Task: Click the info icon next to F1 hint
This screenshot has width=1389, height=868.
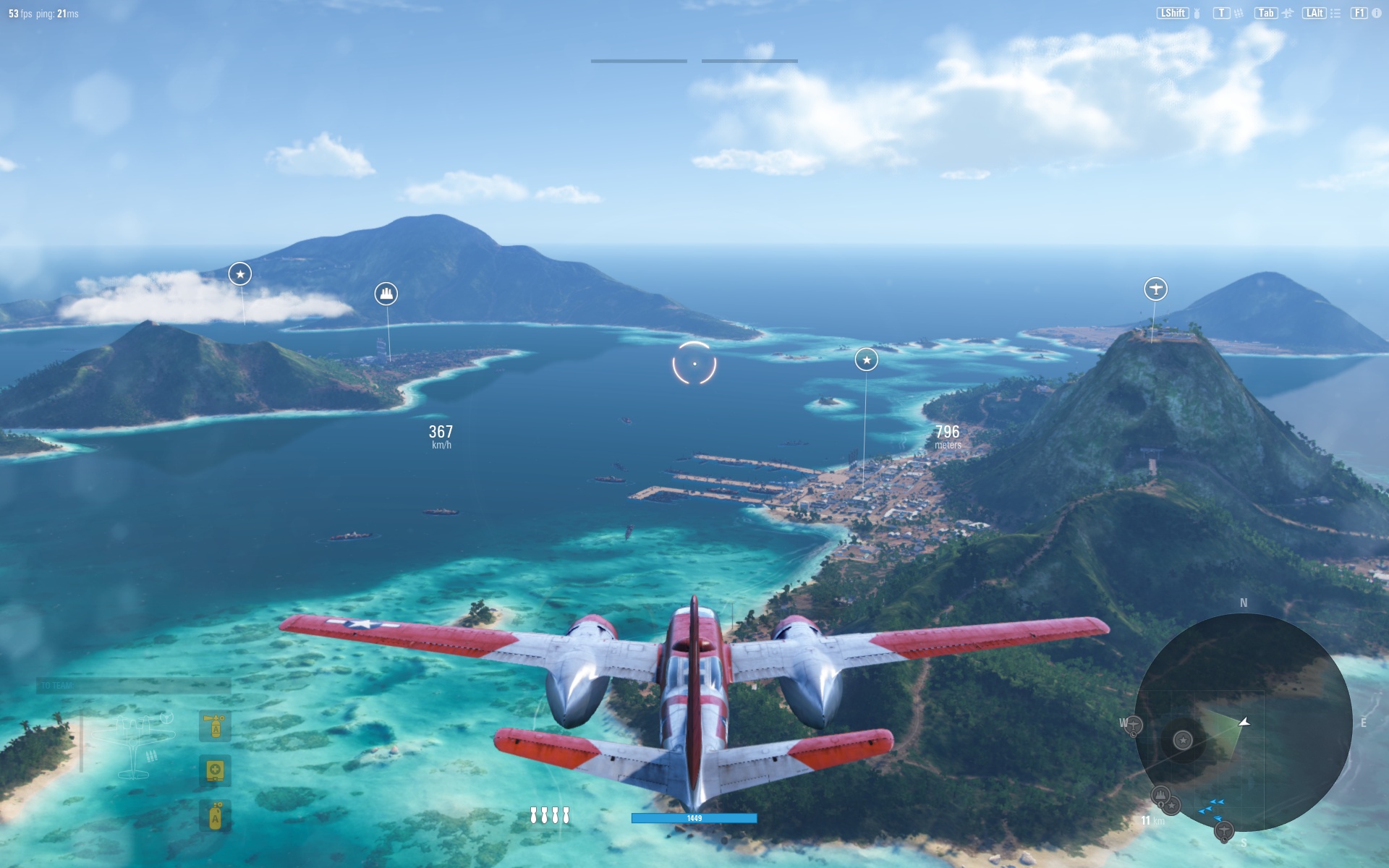Action: [x=1376, y=12]
